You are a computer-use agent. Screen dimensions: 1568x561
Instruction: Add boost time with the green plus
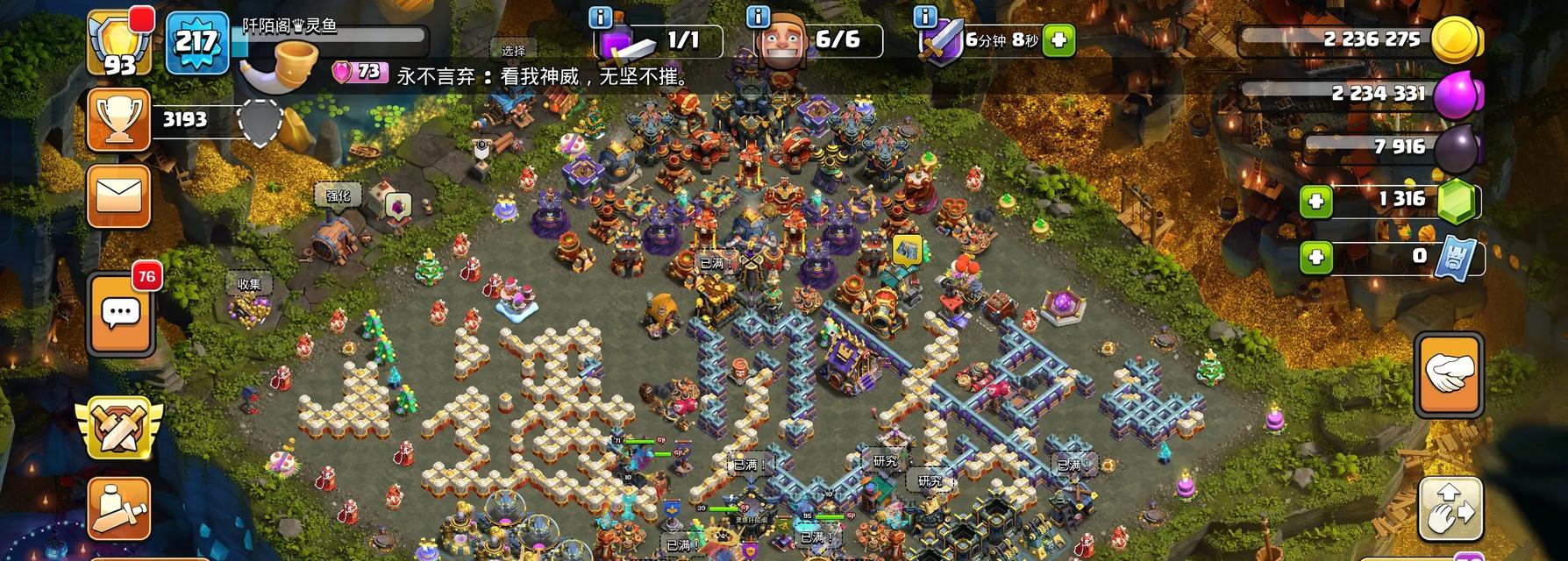point(1058,40)
